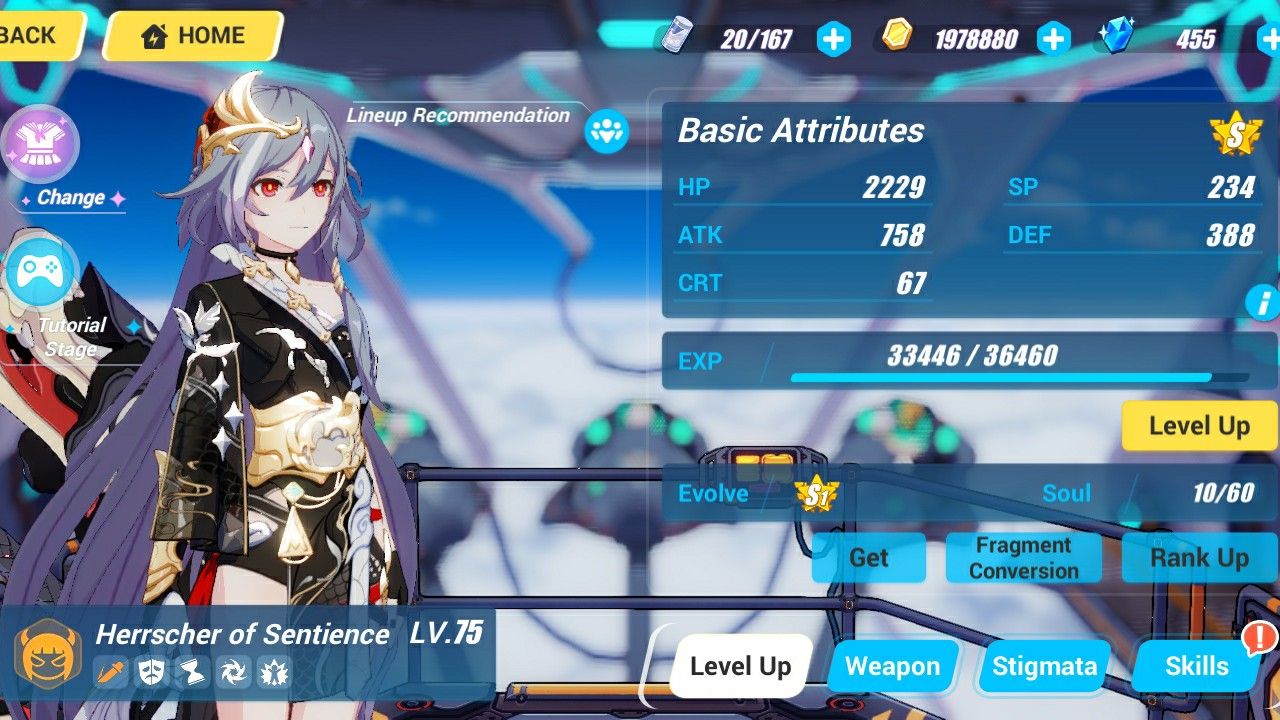Image resolution: width=1280 pixels, height=720 pixels.
Task: Open the Stigmata tab
Action: click(1042, 665)
